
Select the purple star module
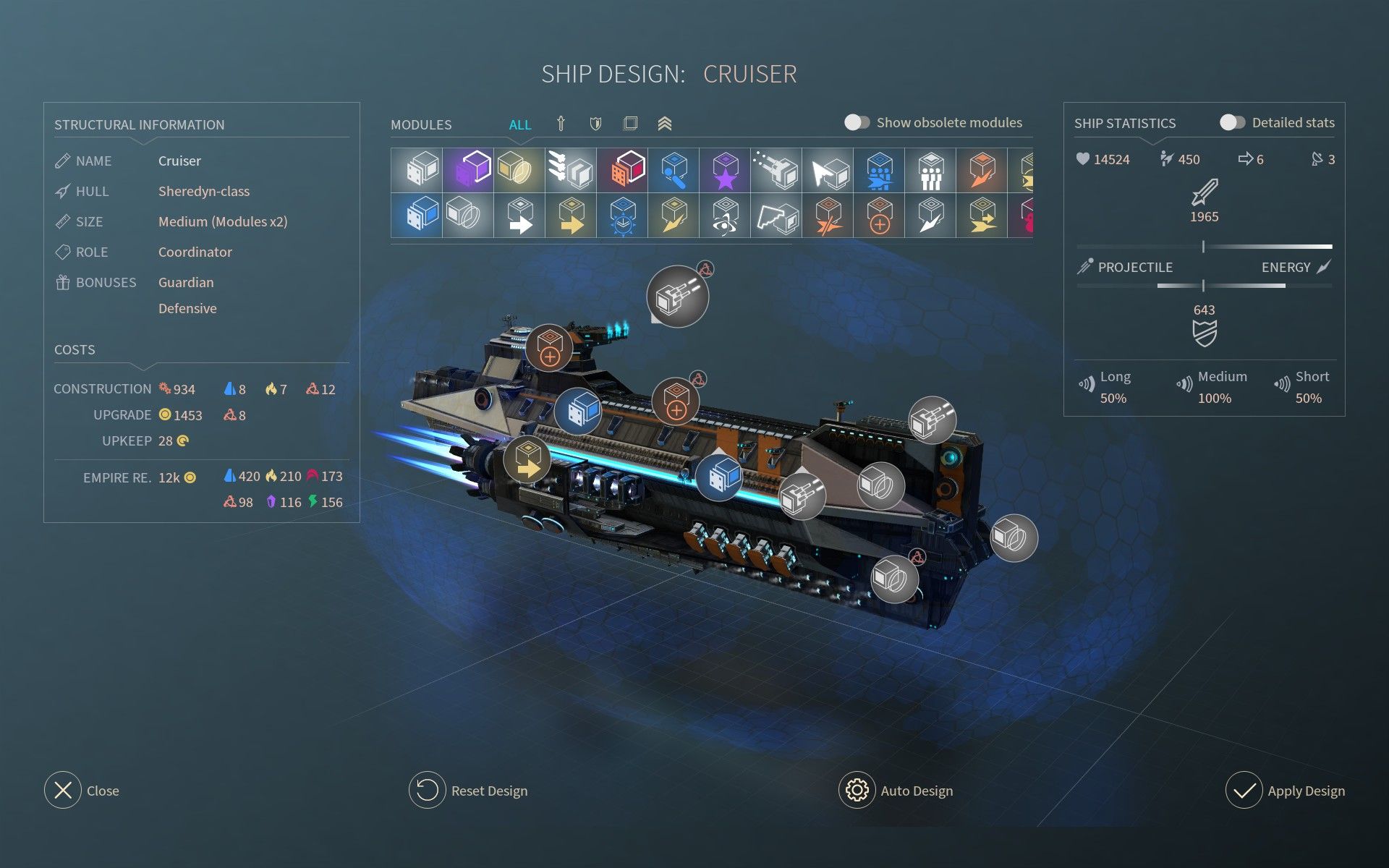click(724, 169)
